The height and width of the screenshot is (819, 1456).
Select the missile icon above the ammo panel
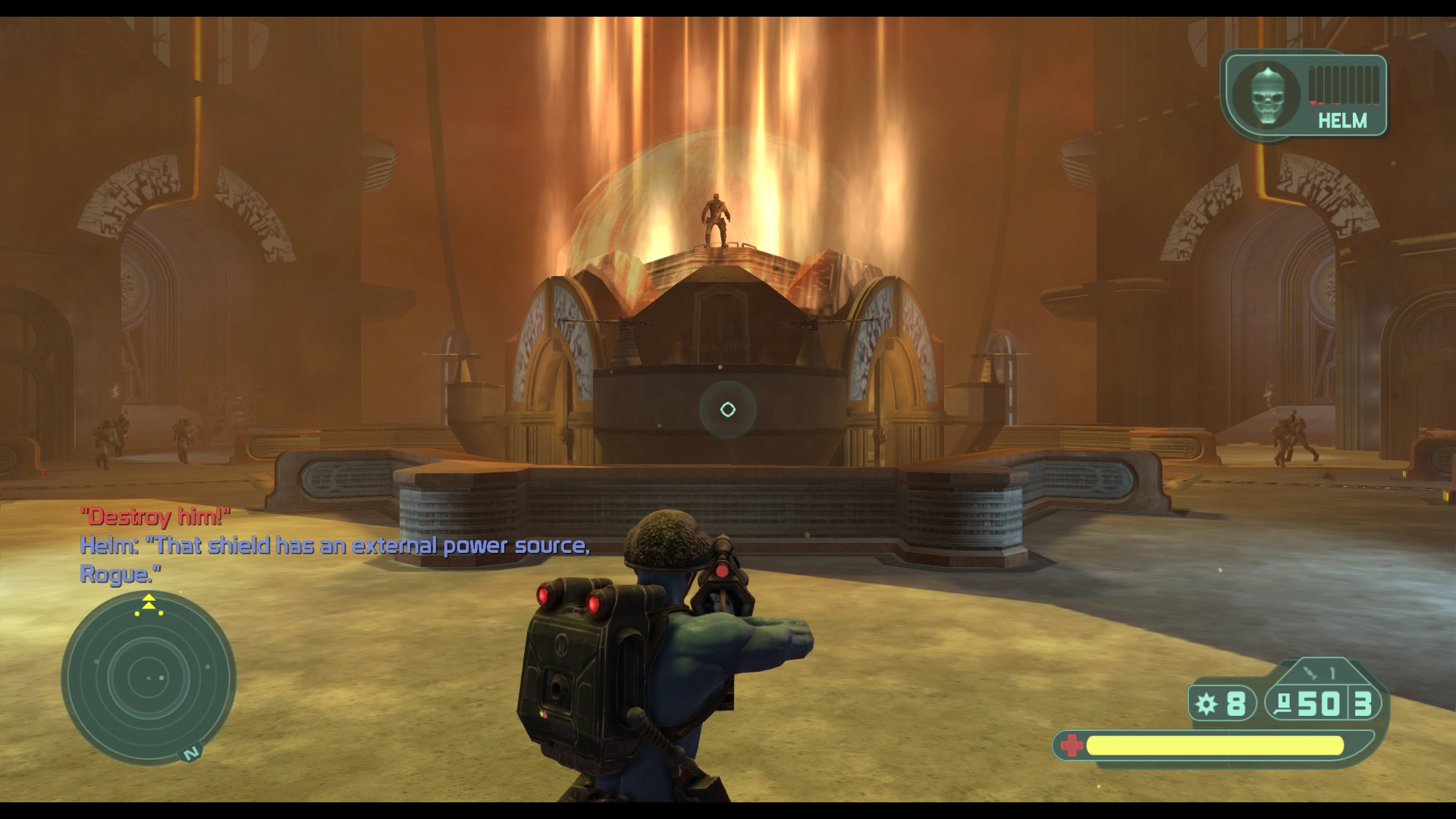1310,672
